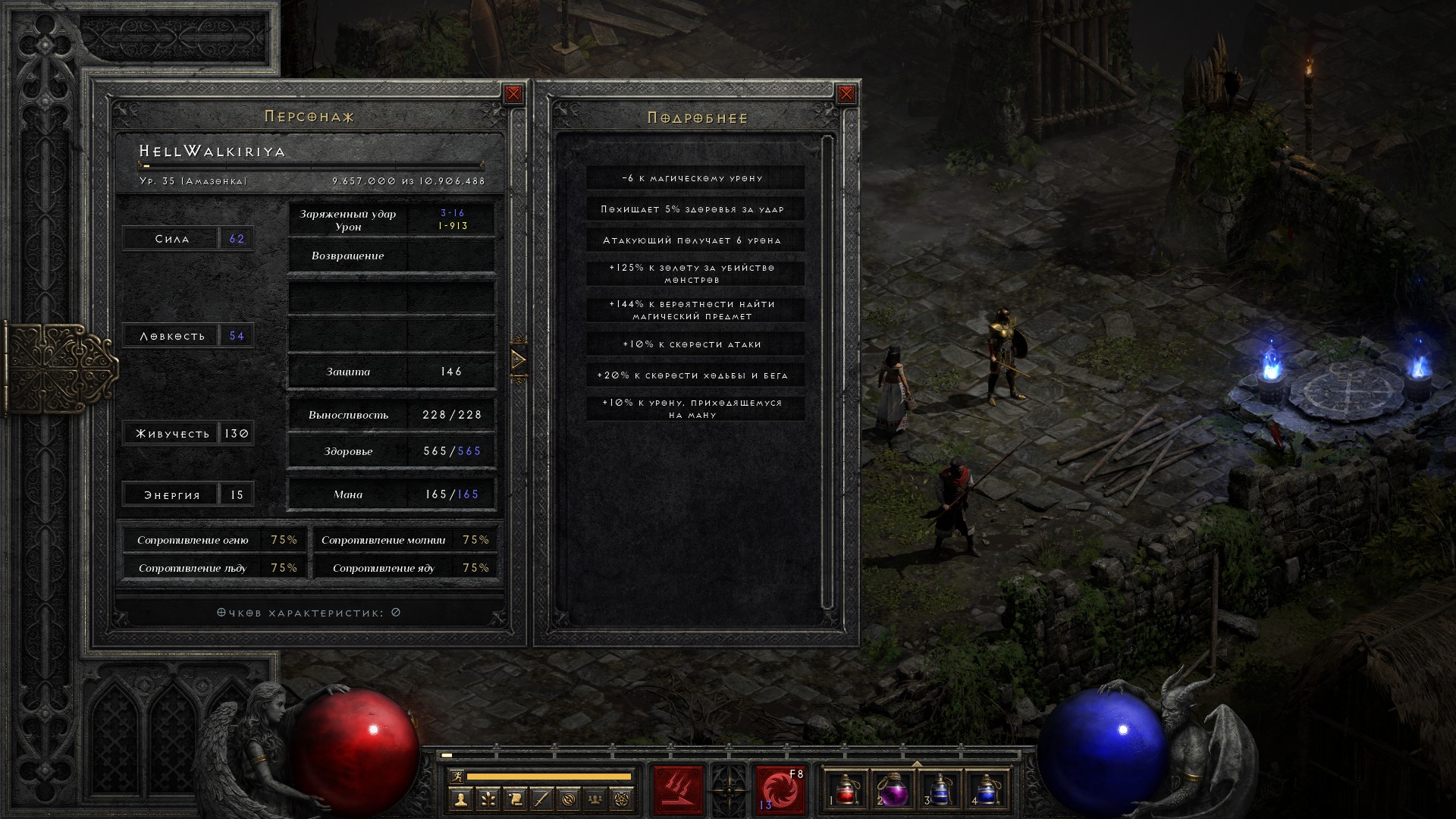
Task: Expand the potion belt with the small arrow
Action: pos(917,764)
